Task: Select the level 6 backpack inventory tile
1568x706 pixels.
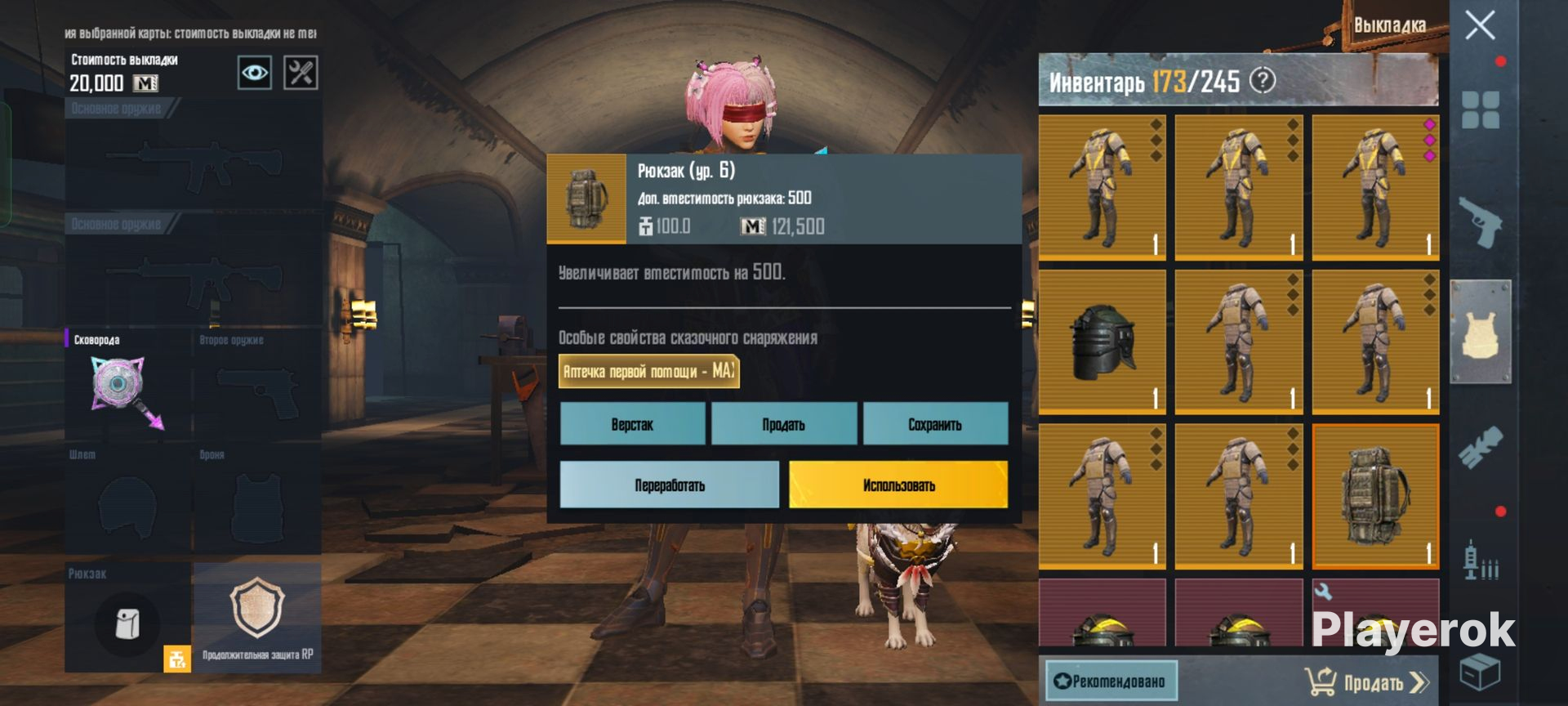Action: (x=1375, y=496)
